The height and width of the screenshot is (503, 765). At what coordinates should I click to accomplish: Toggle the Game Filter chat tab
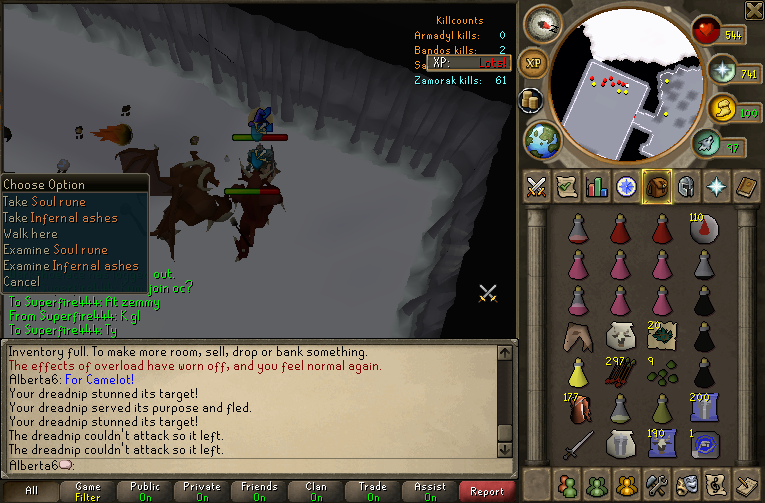point(88,491)
